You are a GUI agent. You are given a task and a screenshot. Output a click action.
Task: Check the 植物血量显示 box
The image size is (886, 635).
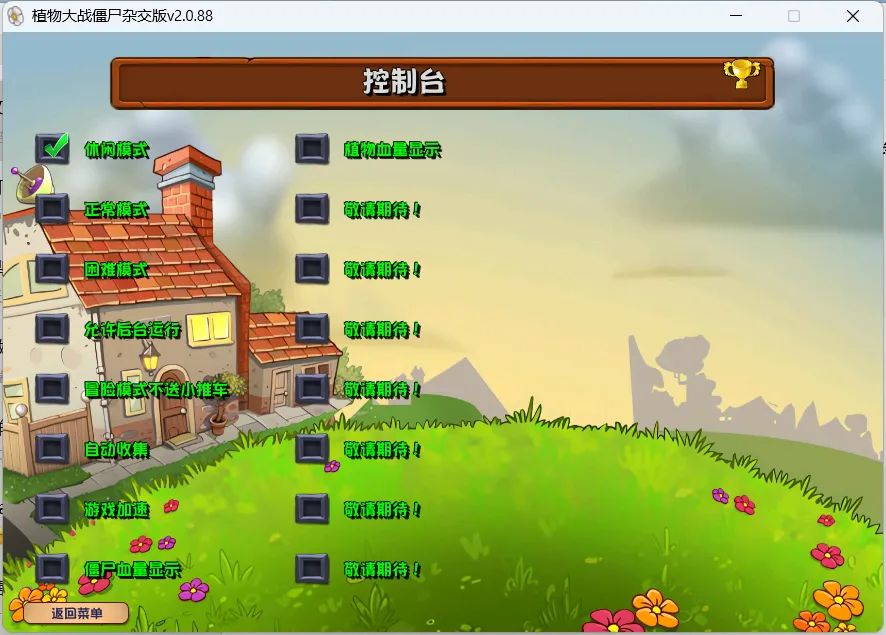coord(312,150)
